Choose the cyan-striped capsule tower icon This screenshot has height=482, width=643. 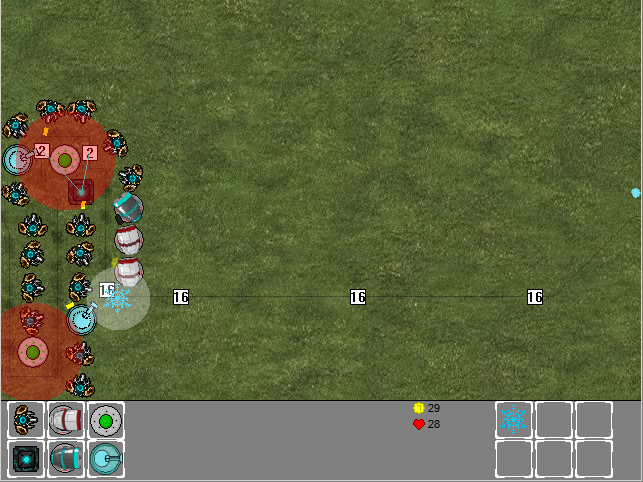click(x=66, y=459)
